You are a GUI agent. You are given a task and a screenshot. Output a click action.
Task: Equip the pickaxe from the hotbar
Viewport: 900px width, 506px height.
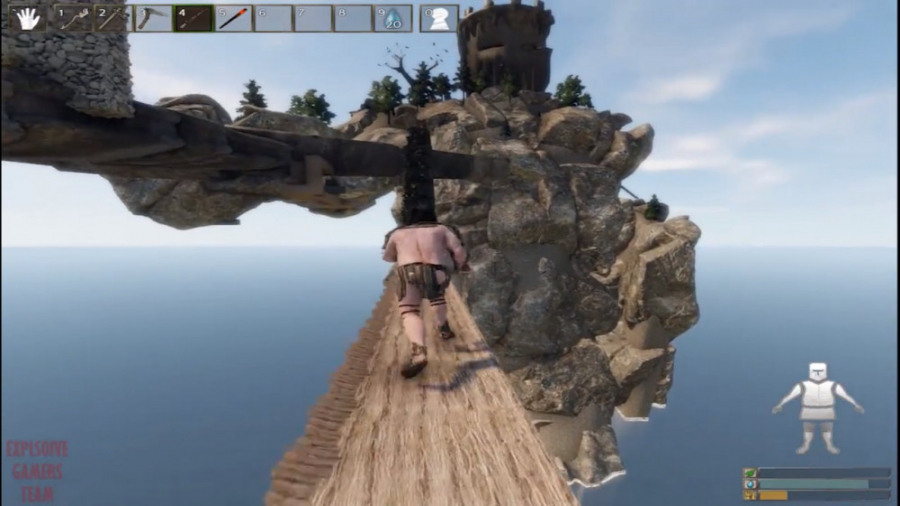pos(153,18)
